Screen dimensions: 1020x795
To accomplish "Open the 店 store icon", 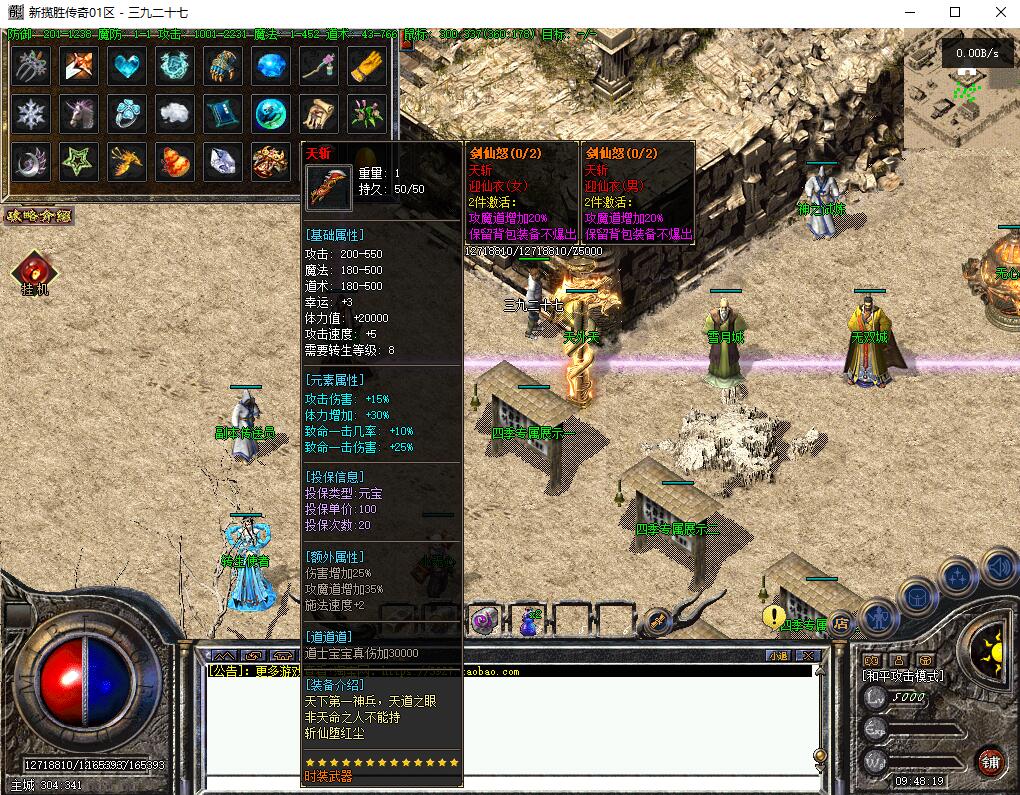I will 842,622.
